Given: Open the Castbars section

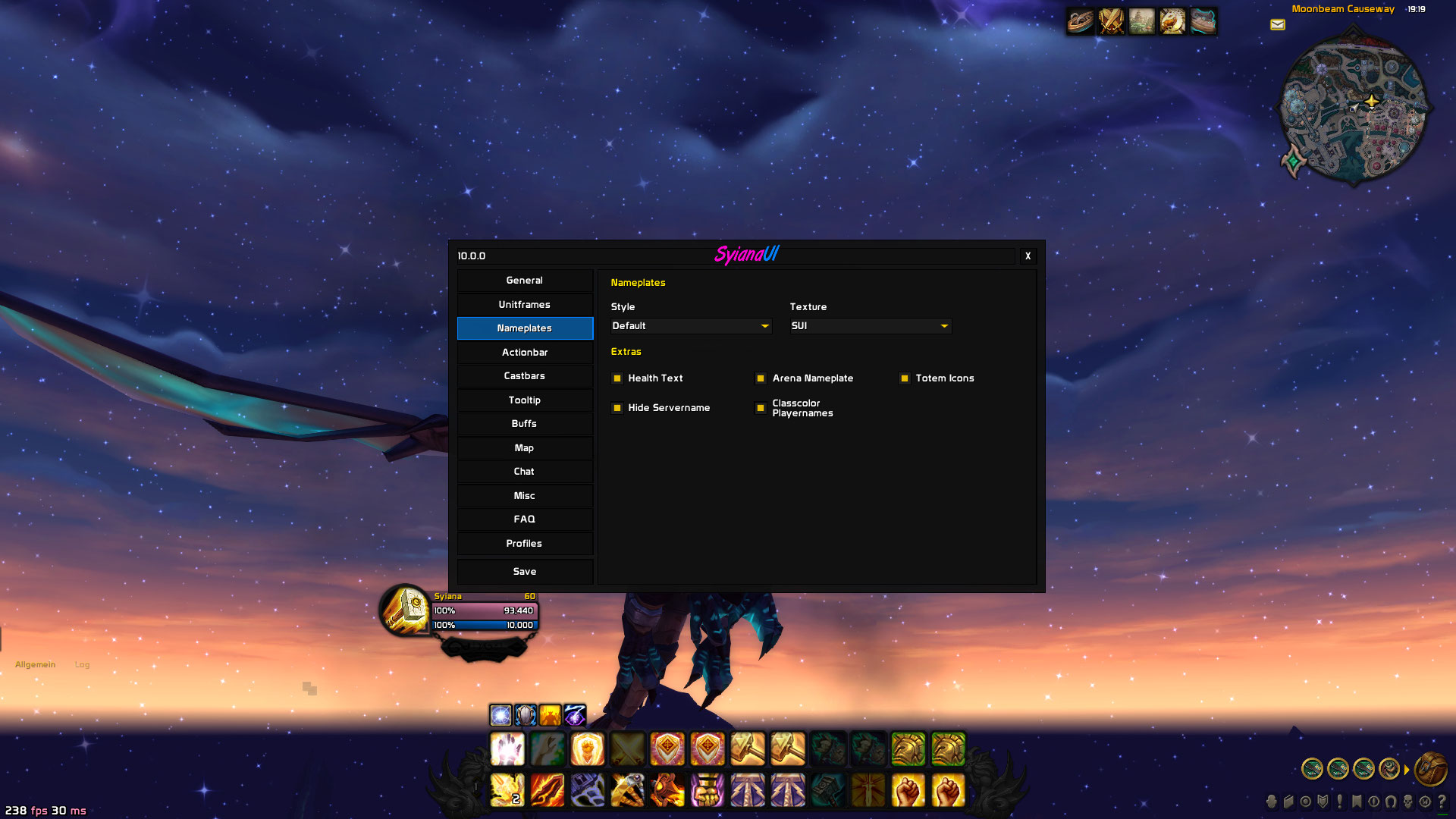Looking at the screenshot, I should coord(525,376).
